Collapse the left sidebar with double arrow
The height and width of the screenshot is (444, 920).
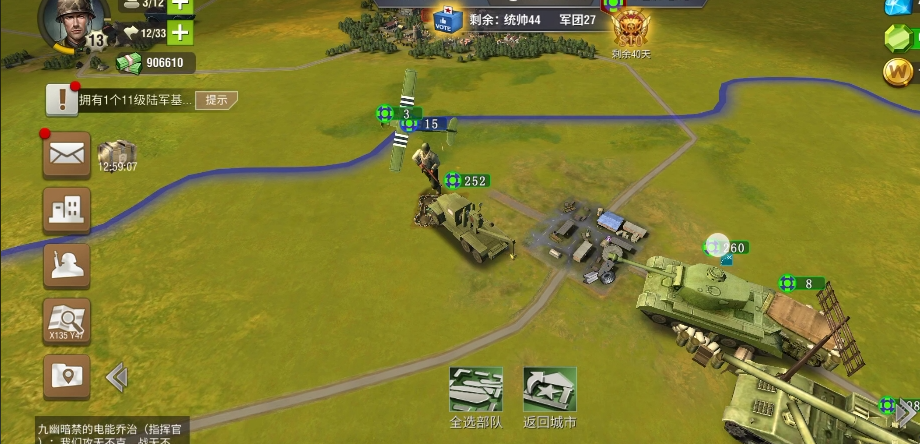(x=116, y=377)
